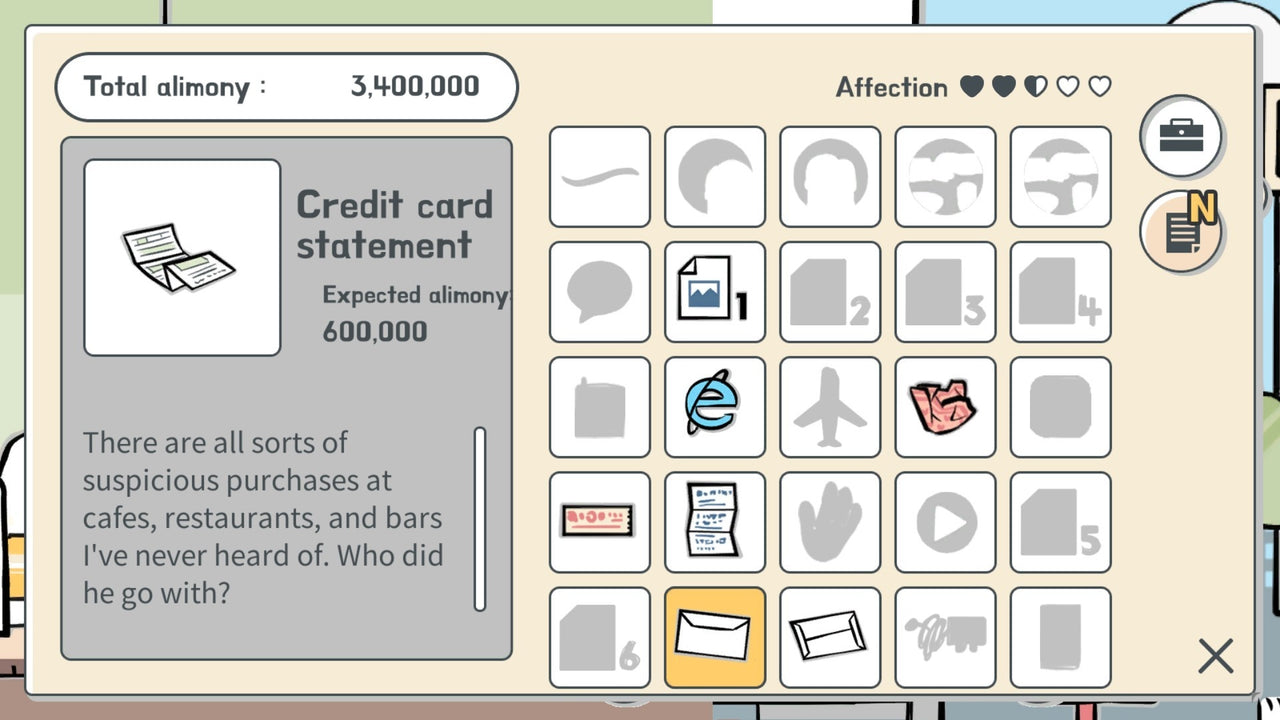Select the airplane travel evidence
The width and height of the screenshot is (1280, 720).
pos(830,407)
